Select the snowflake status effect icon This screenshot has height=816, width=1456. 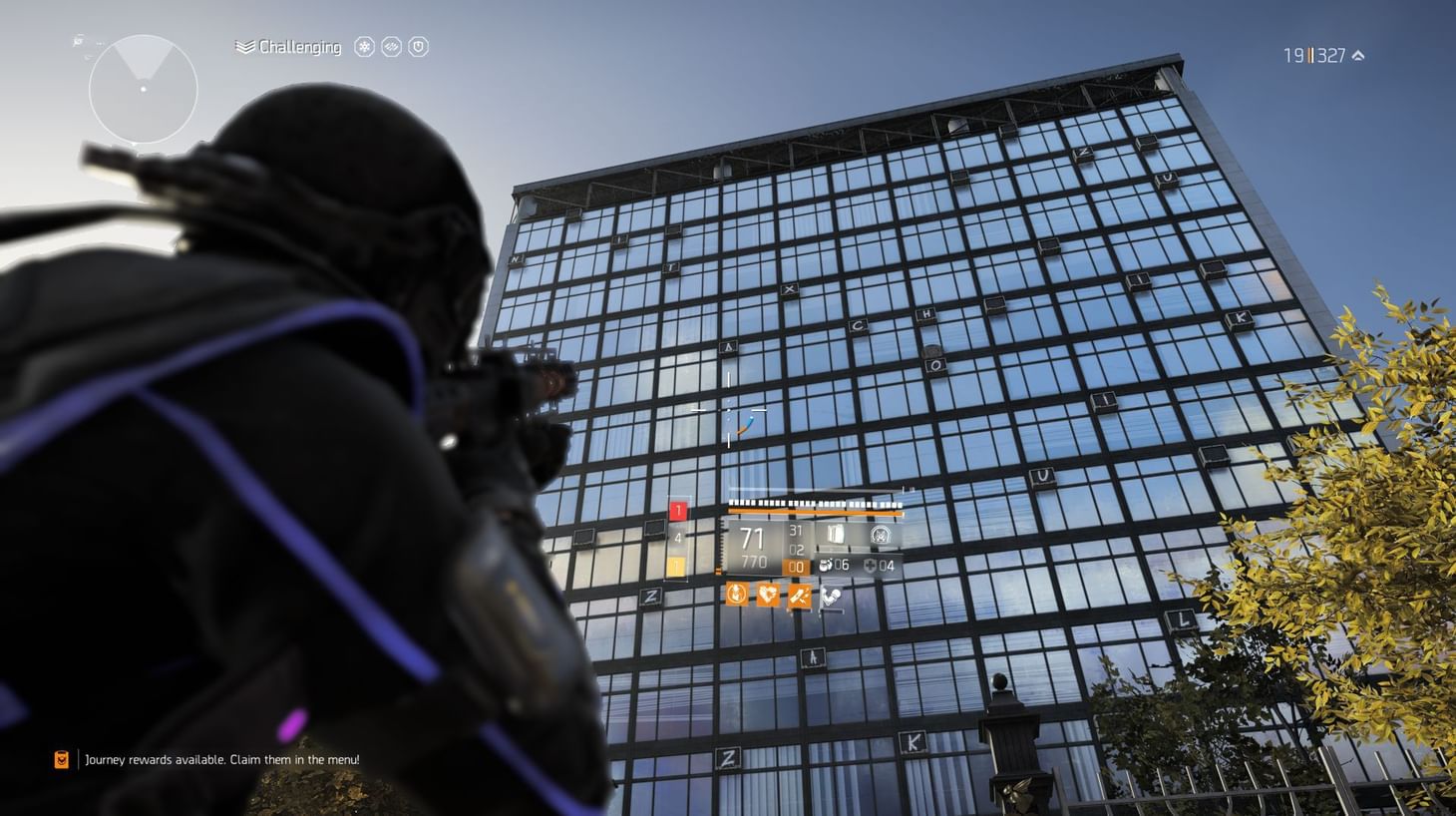(364, 47)
